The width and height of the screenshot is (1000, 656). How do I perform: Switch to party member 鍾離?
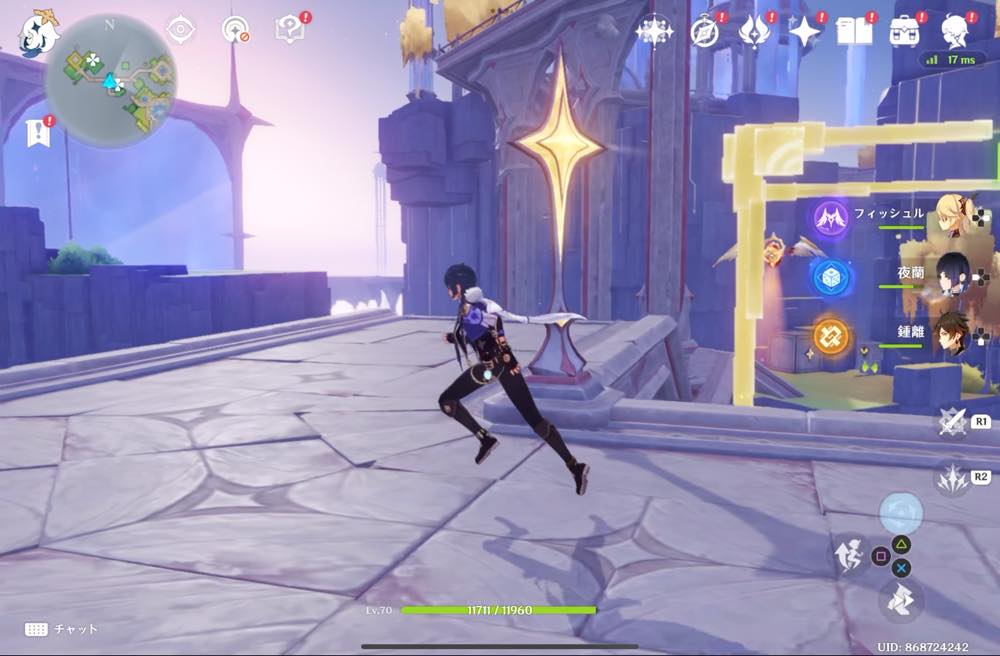click(950, 334)
